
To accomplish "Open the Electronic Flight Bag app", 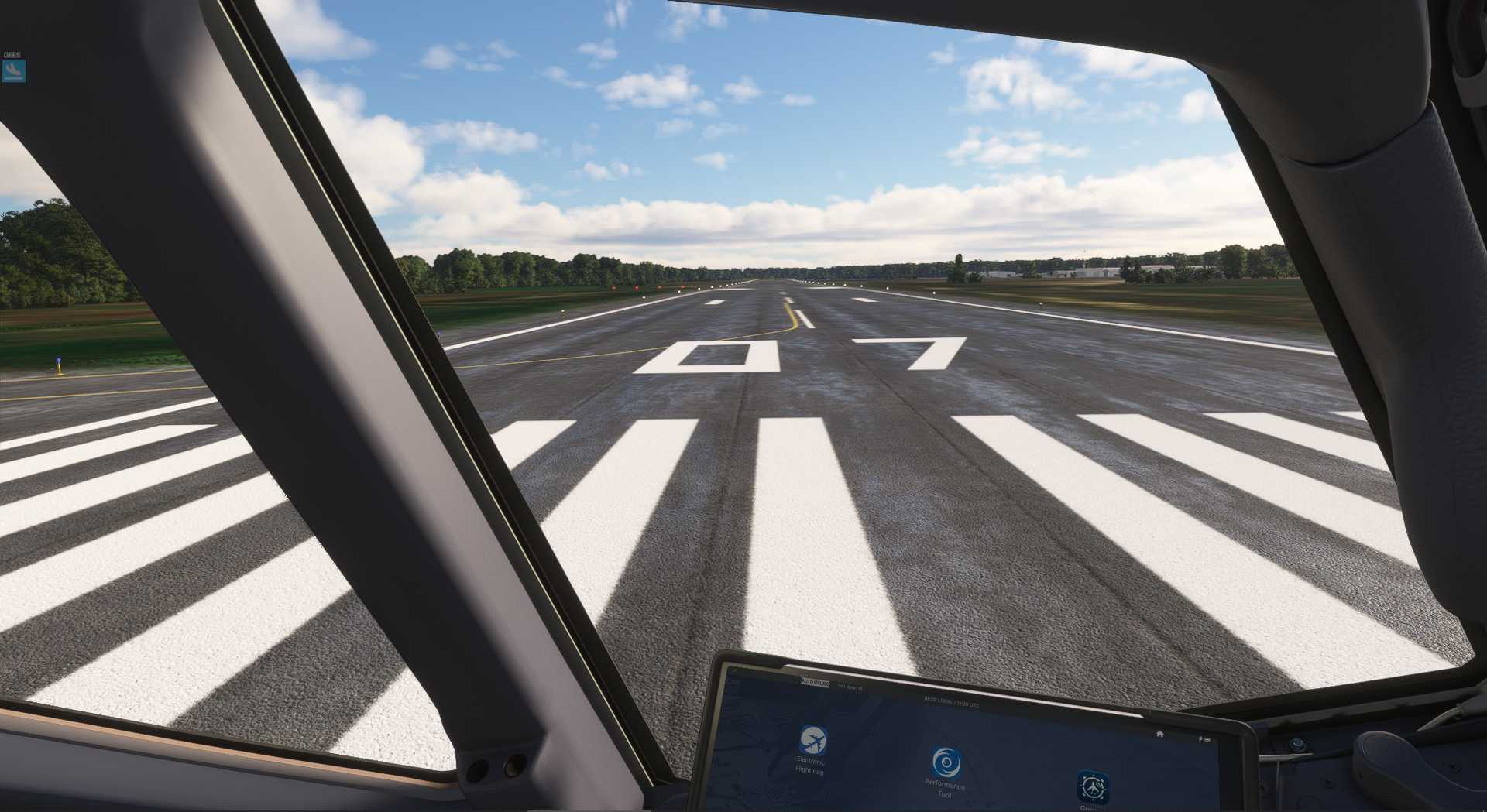I will click(812, 741).
